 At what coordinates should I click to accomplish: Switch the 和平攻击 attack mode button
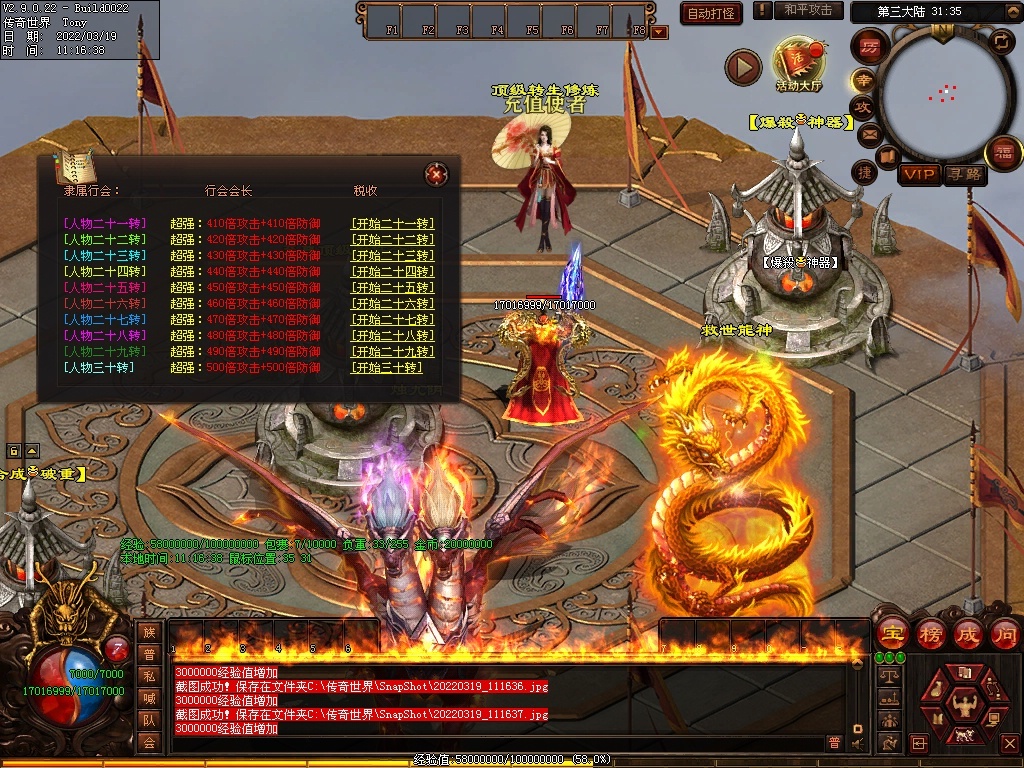808,10
